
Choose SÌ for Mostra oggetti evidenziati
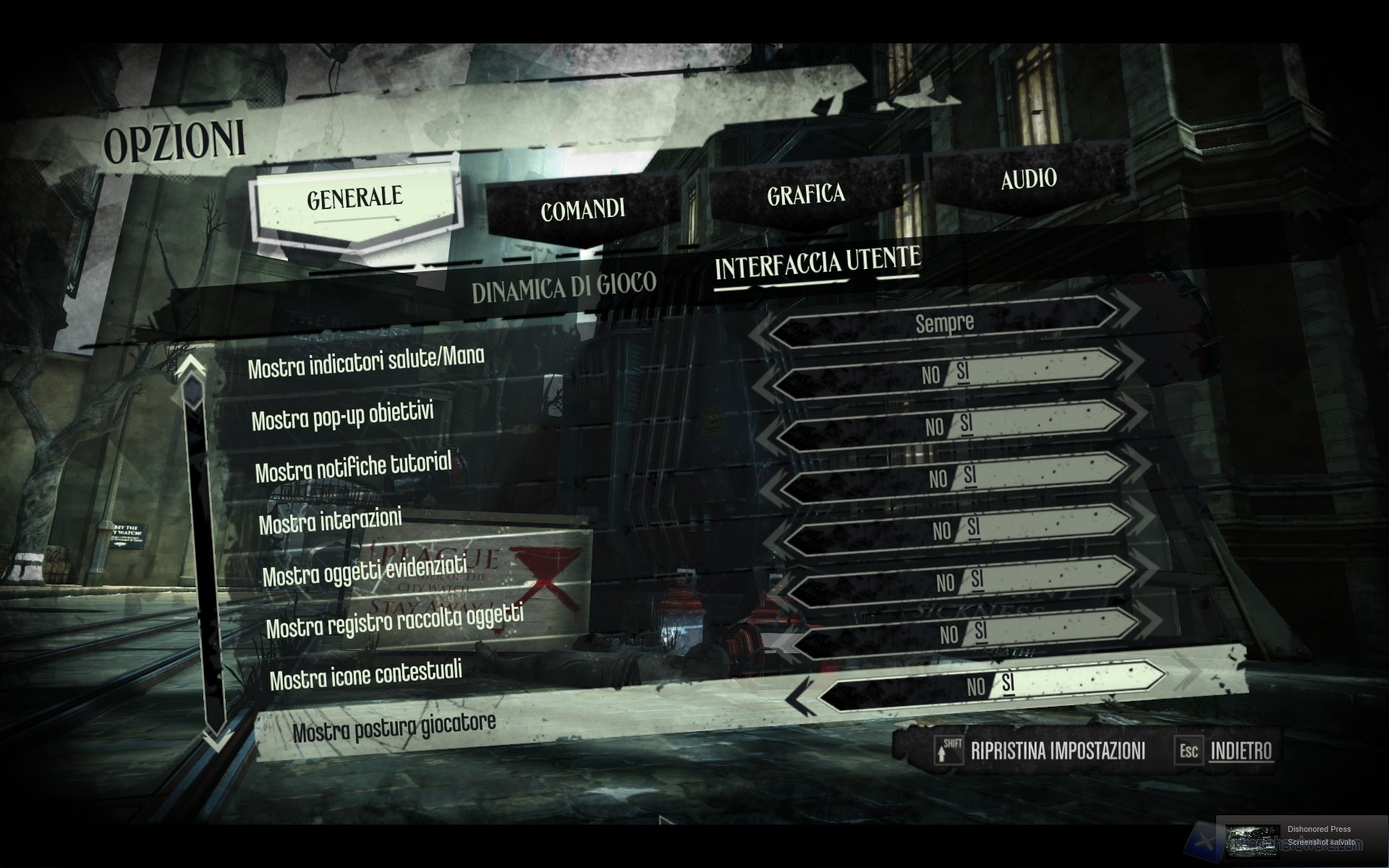pyautogui.click(x=973, y=527)
